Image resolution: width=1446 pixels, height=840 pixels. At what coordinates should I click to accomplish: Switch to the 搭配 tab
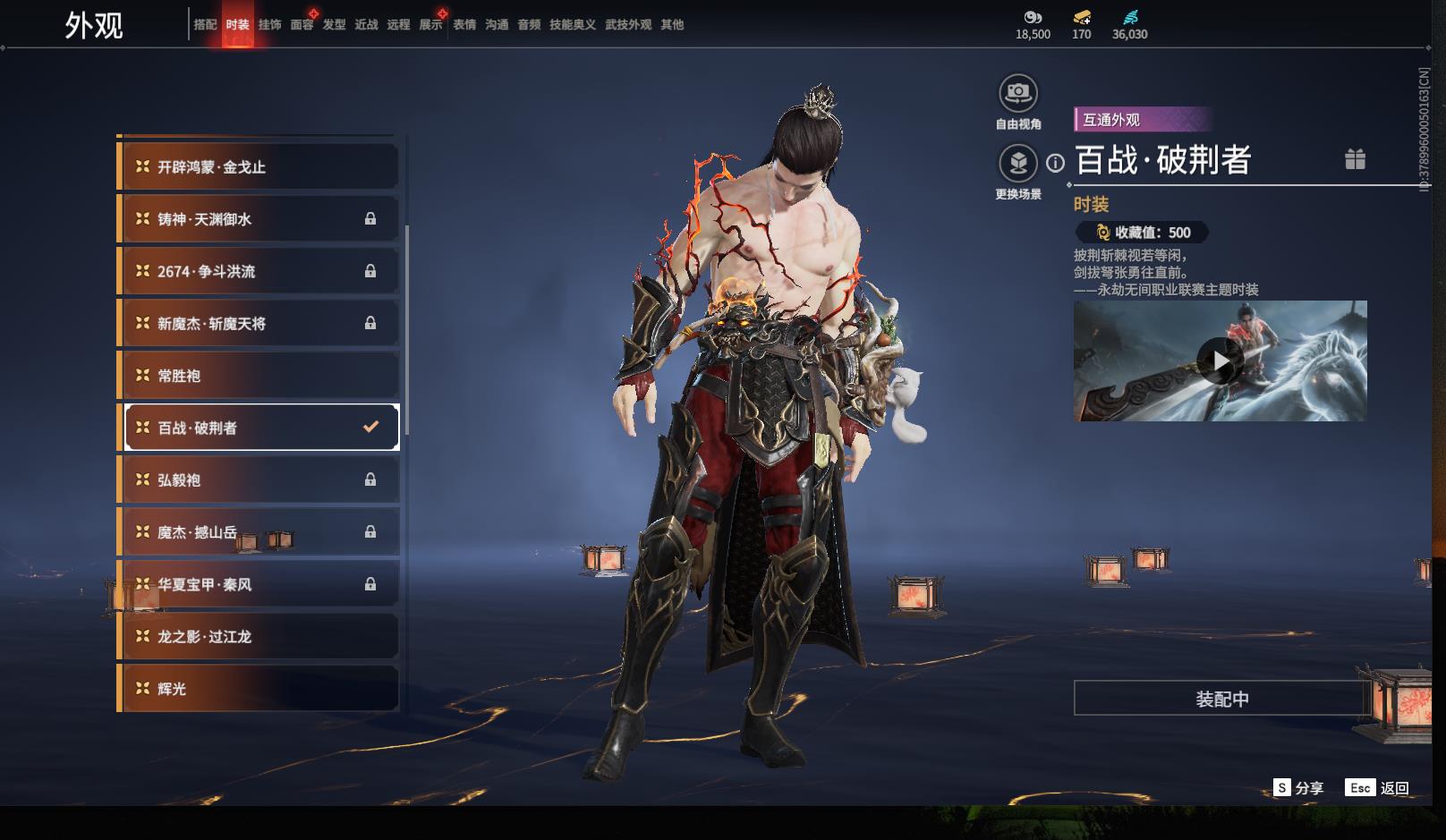[205, 25]
